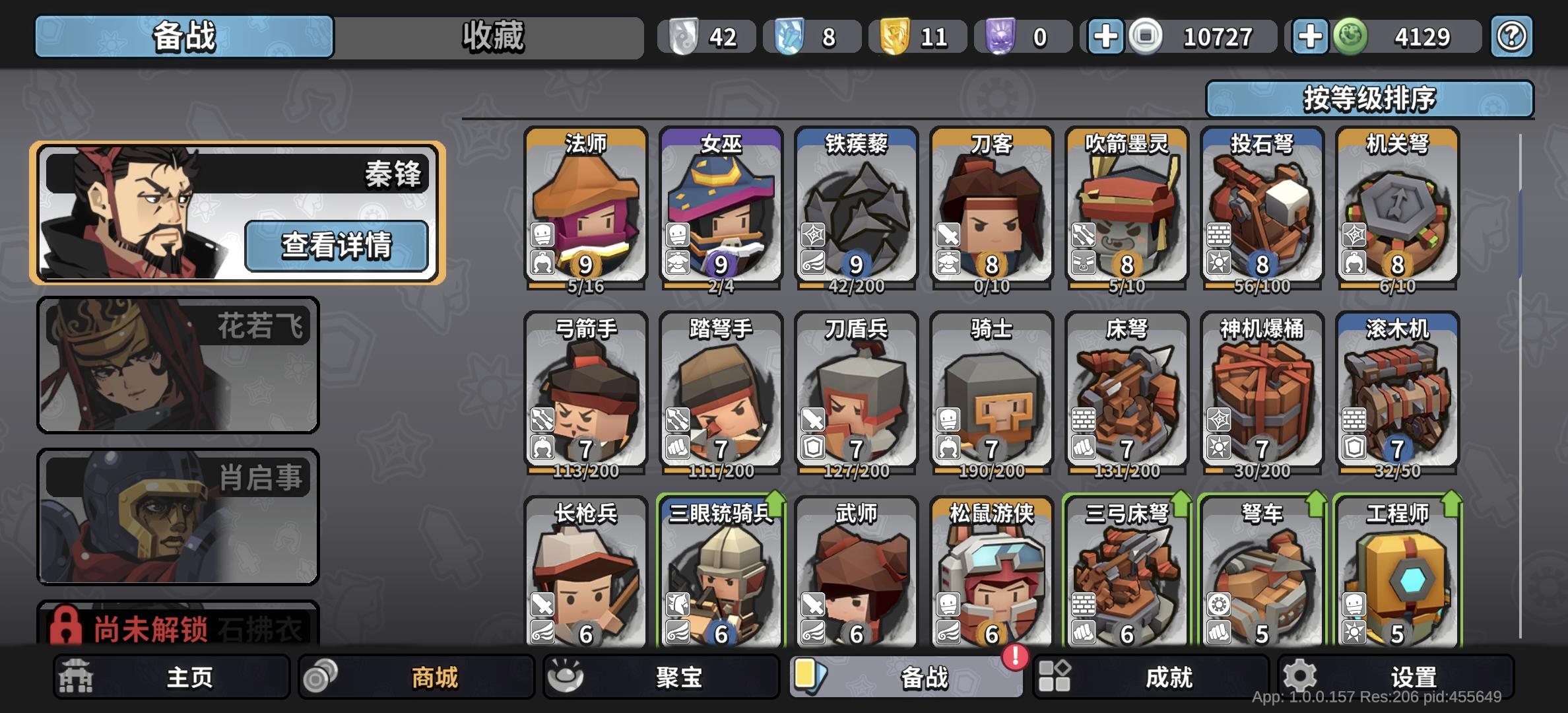Open the 商城 shop menu item

(419, 675)
